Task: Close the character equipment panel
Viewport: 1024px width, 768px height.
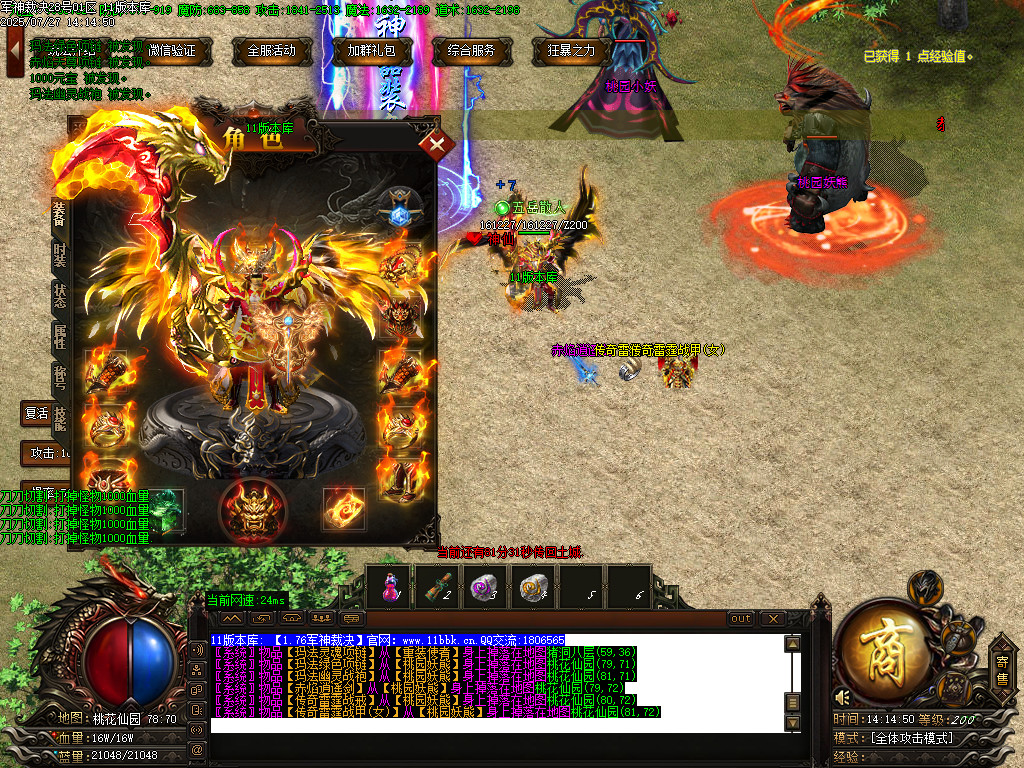Action: 436,145
